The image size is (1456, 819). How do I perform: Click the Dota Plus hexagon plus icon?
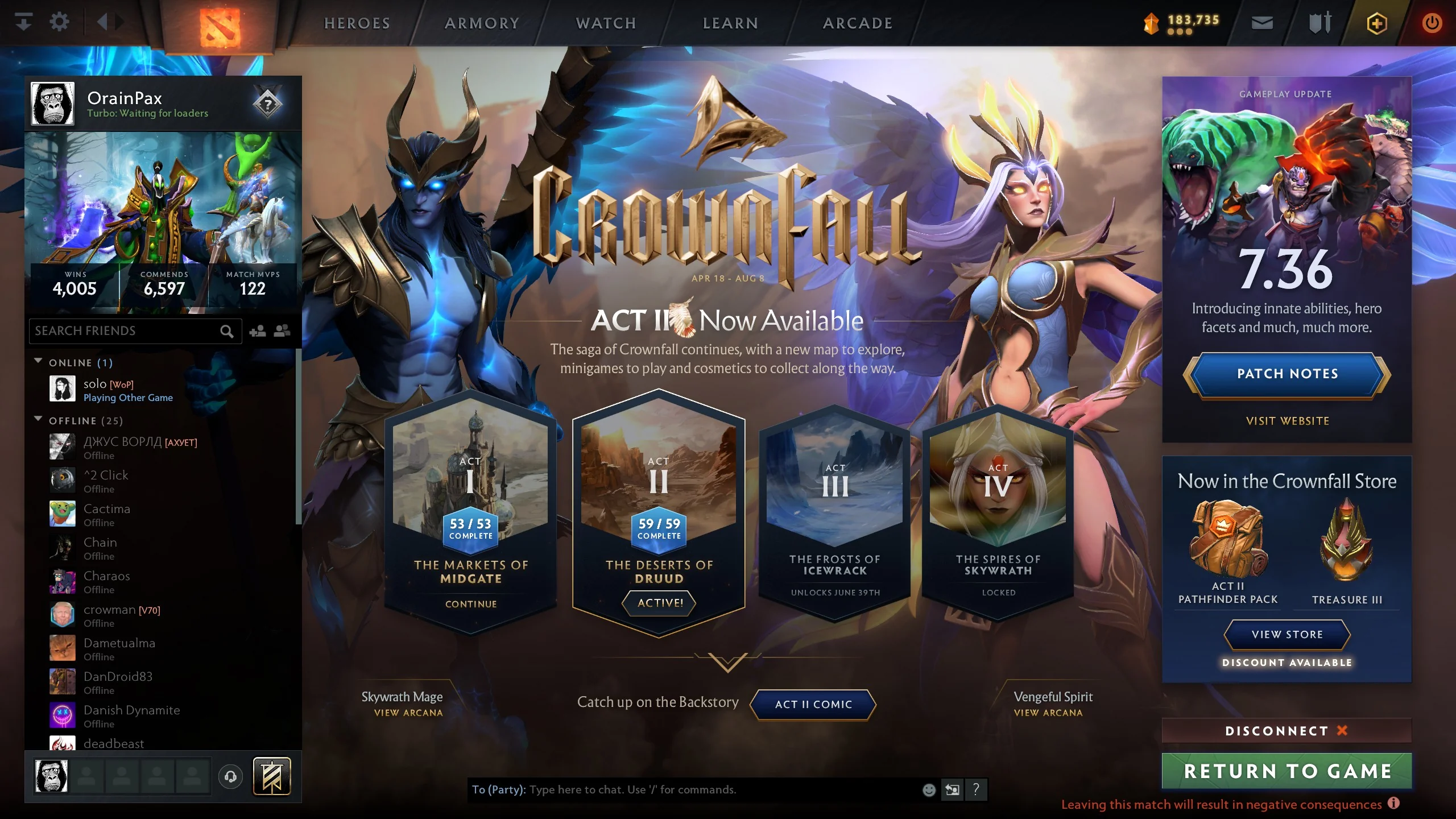1376,23
